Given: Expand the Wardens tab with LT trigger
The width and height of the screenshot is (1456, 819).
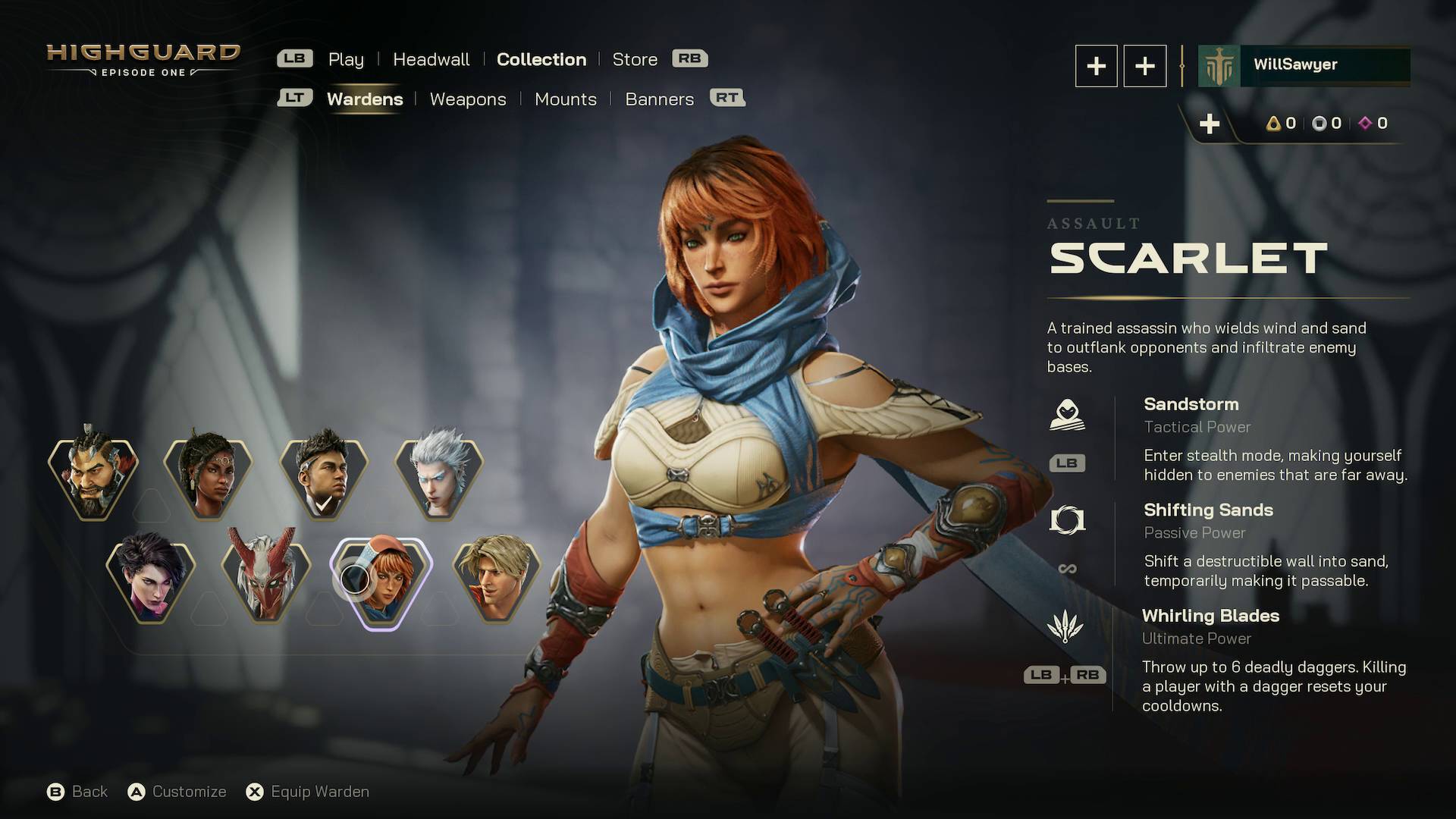Looking at the screenshot, I should point(297,98).
